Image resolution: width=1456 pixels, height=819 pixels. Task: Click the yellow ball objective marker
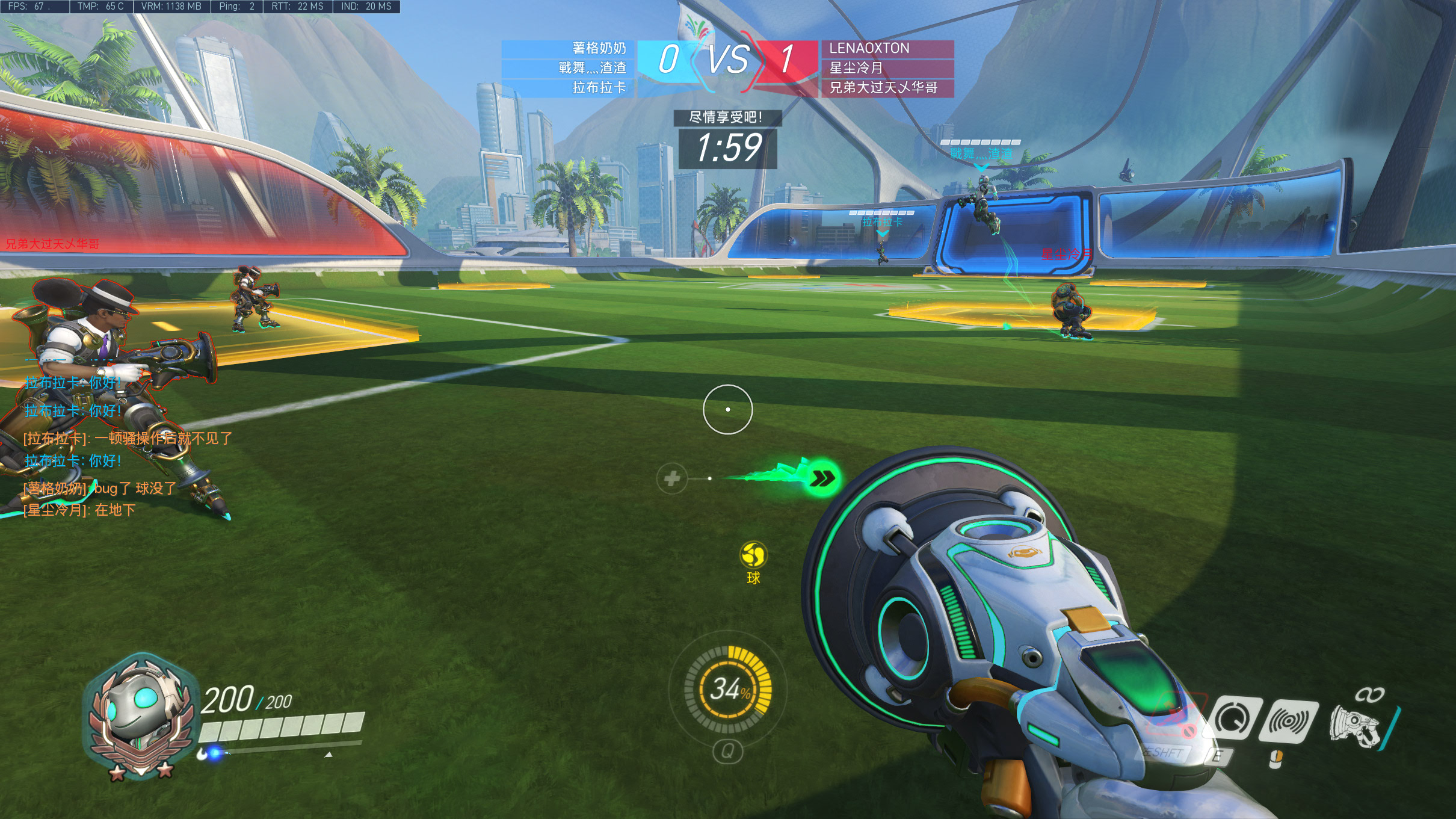point(753,555)
